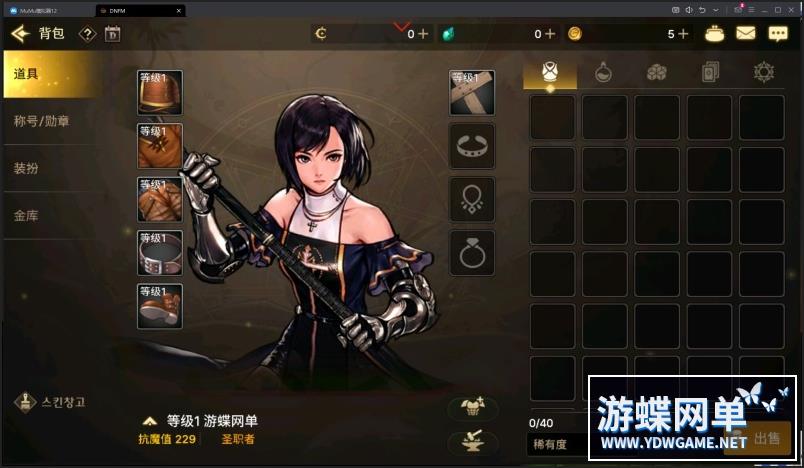Select the equipped weapon slot
The image size is (804, 468).
[x=471, y=93]
